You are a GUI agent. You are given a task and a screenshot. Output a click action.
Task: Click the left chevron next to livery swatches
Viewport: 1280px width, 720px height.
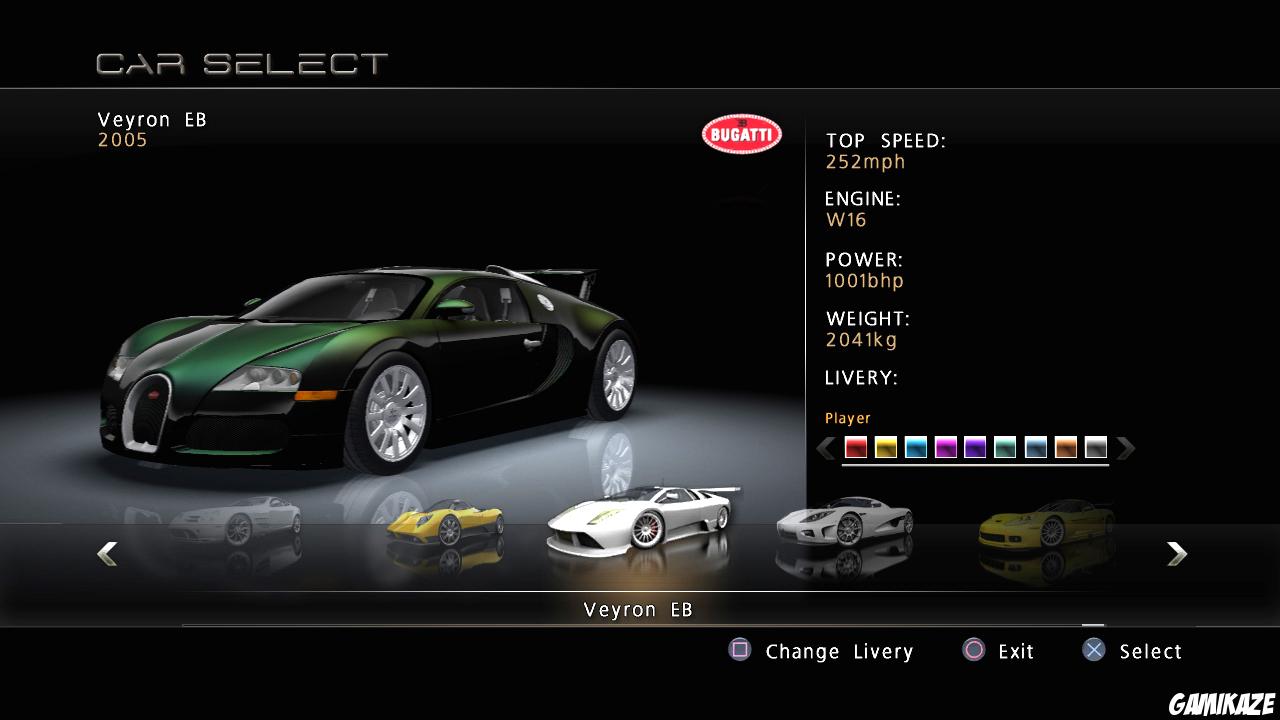pos(825,448)
